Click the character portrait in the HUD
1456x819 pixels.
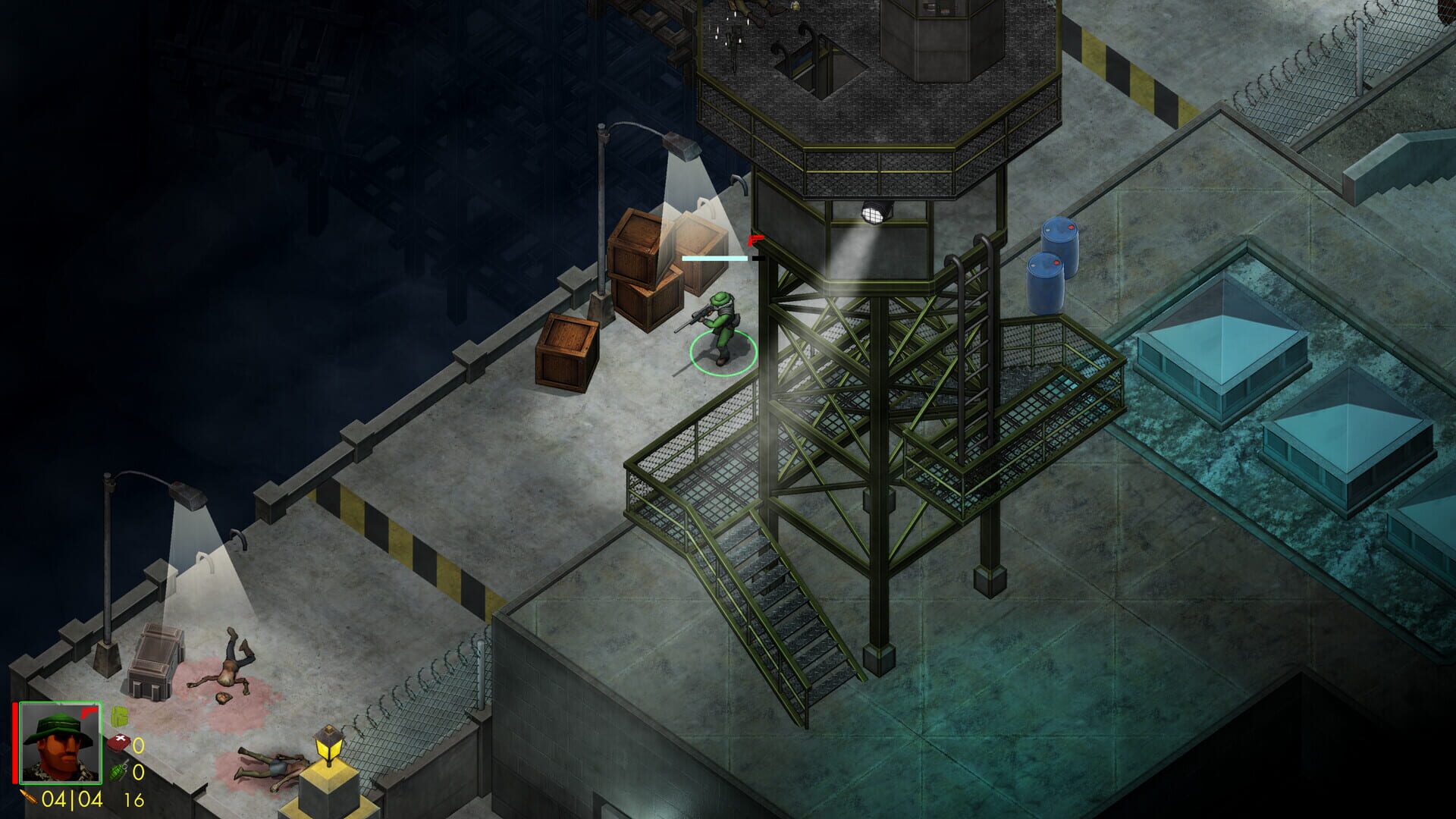pos(59,742)
